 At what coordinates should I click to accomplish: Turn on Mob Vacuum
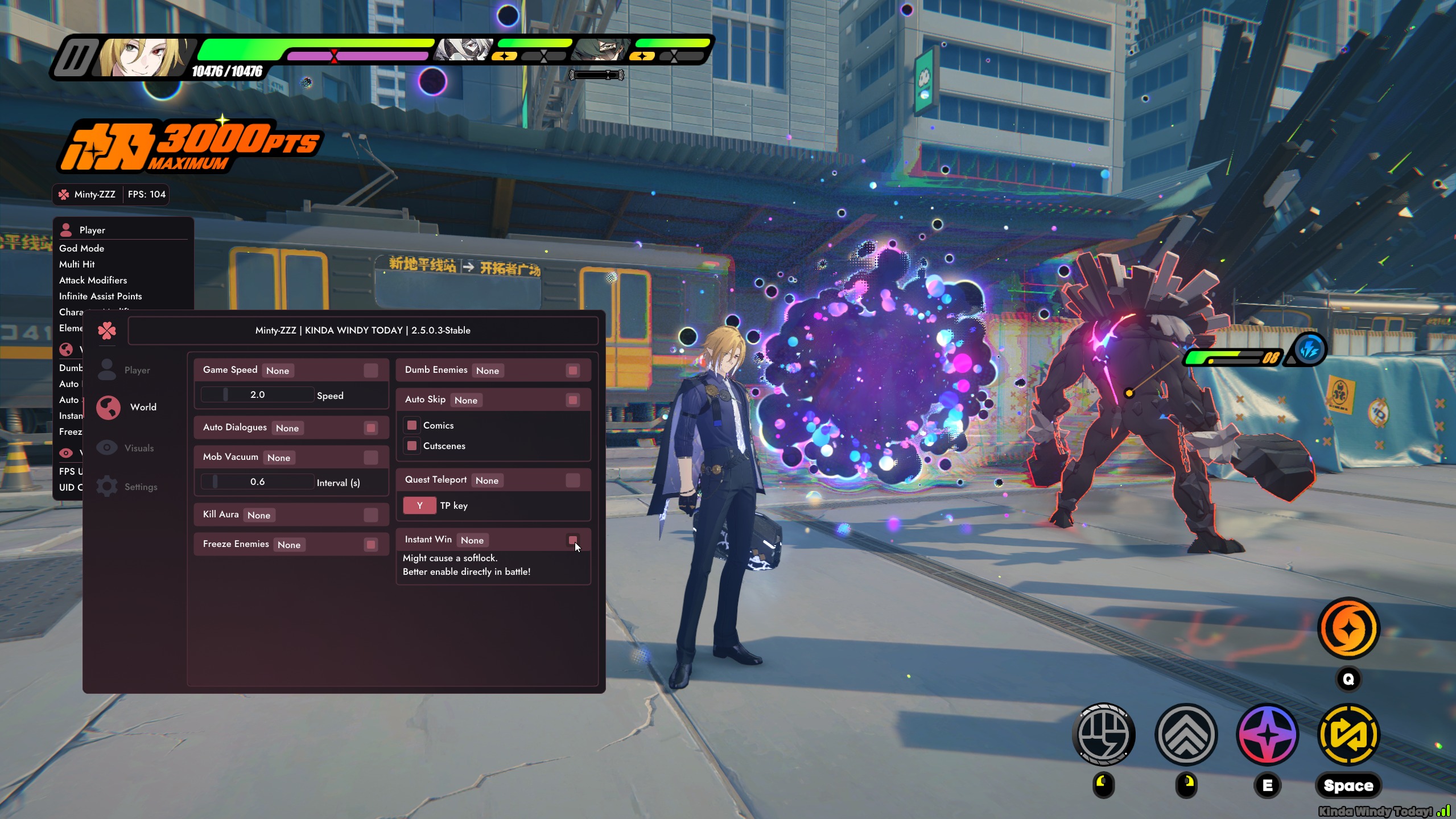click(371, 458)
